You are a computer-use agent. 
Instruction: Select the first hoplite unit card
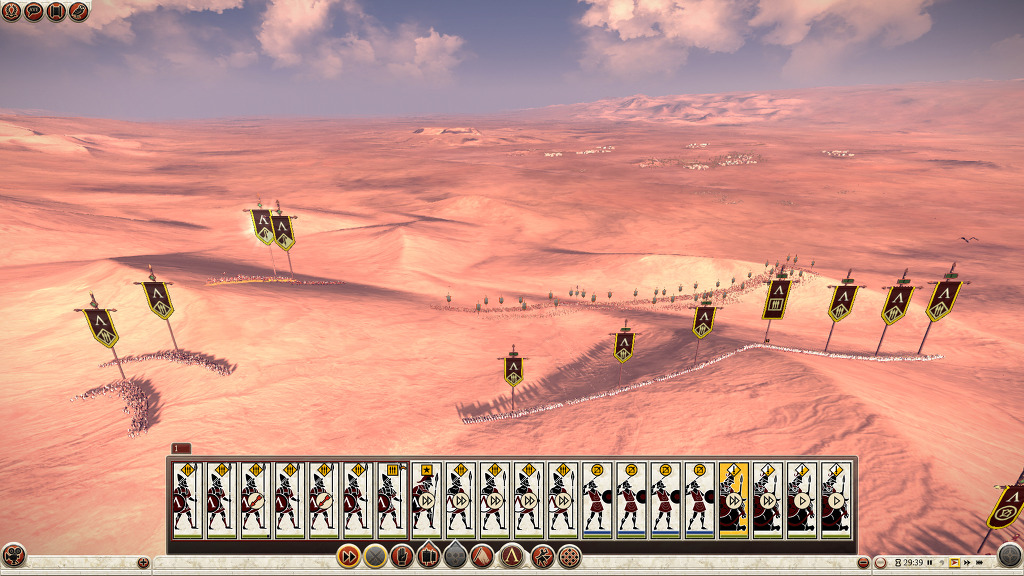tap(186, 498)
